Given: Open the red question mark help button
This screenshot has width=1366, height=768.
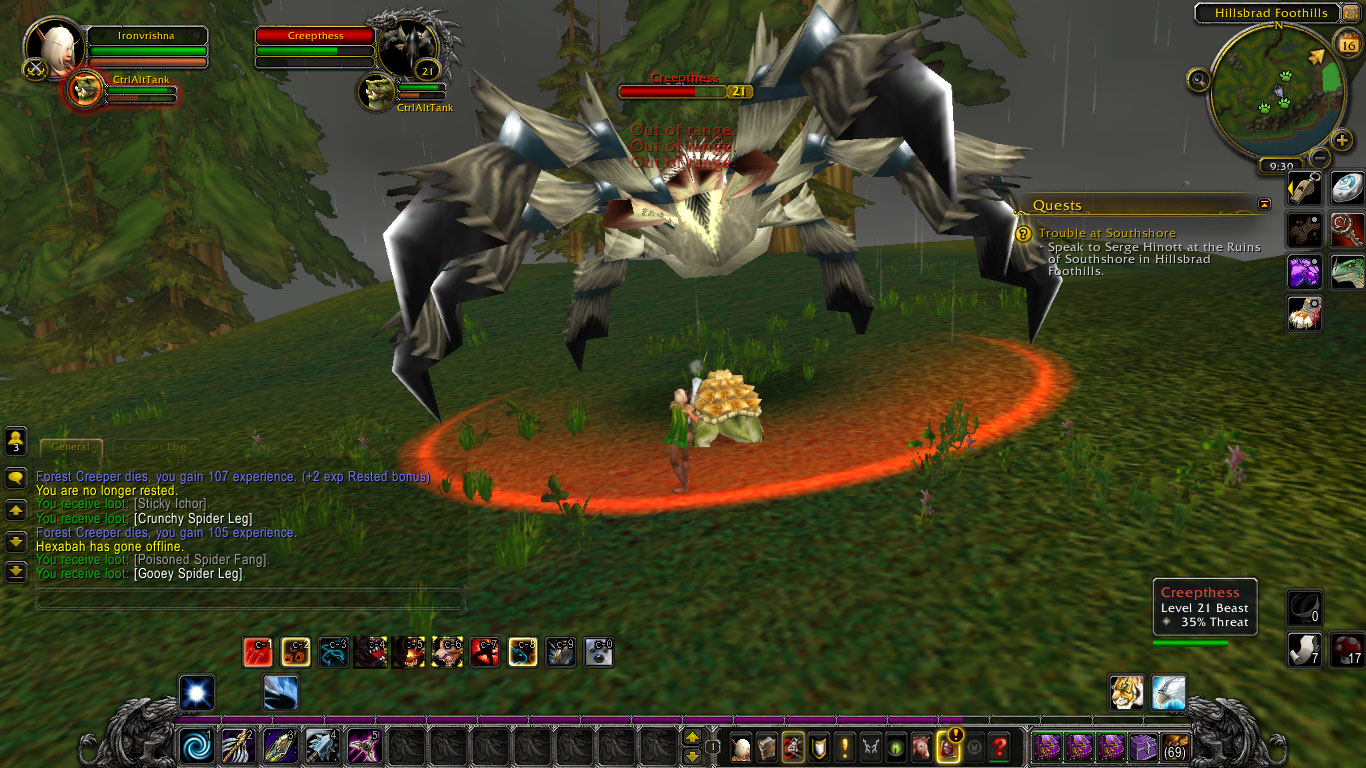Looking at the screenshot, I should coord(998,746).
